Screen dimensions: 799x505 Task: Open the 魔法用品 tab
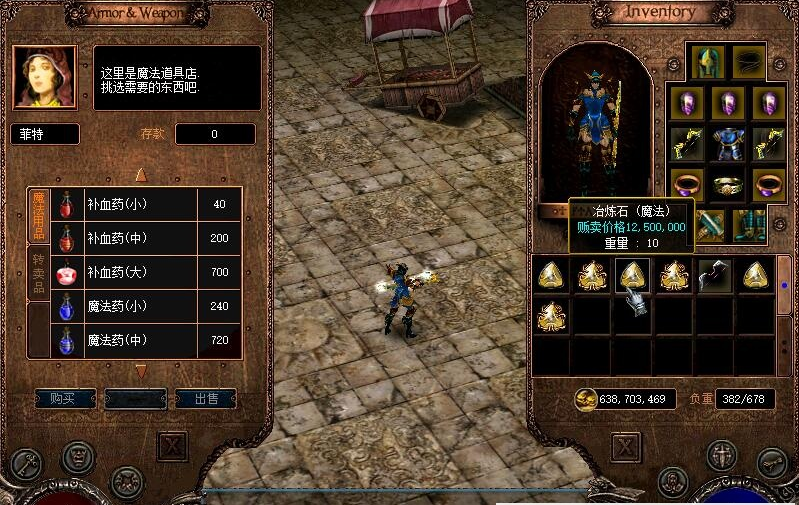[x=38, y=214]
